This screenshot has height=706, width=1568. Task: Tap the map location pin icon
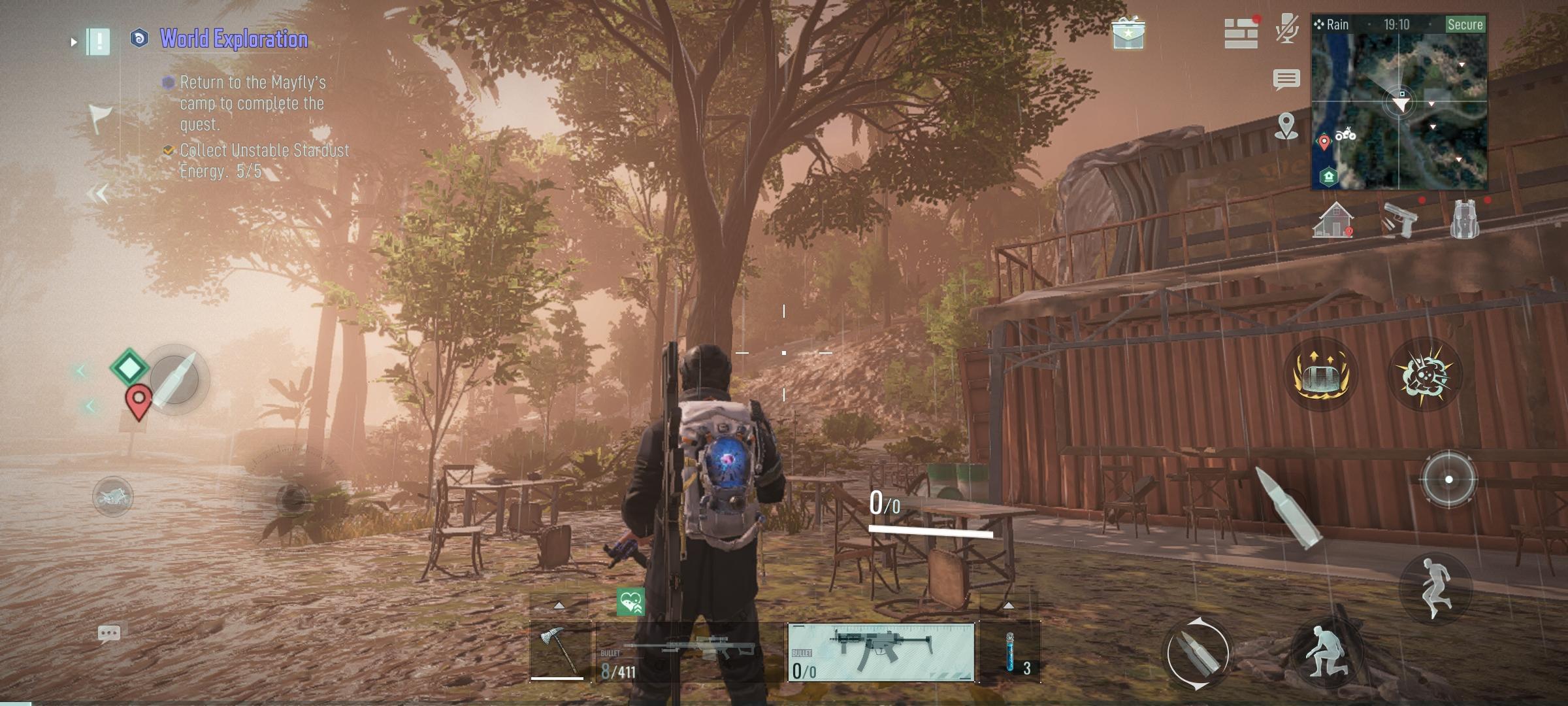click(1286, 126)
